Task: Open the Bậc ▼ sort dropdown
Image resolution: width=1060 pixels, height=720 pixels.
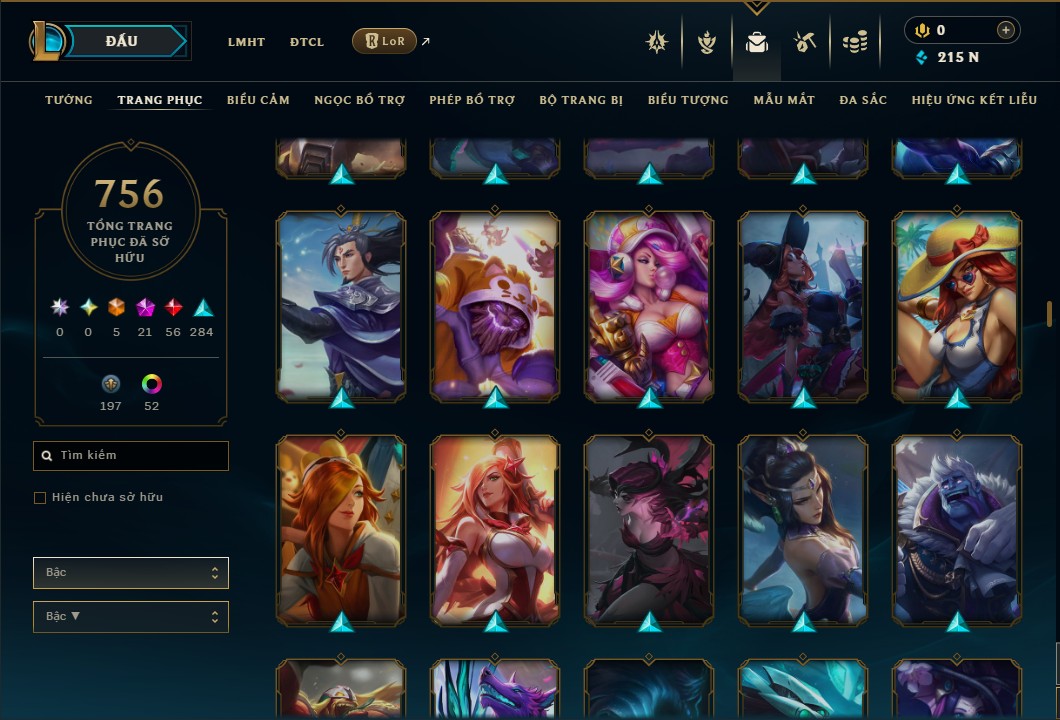Action: click(x=131, y=617)
